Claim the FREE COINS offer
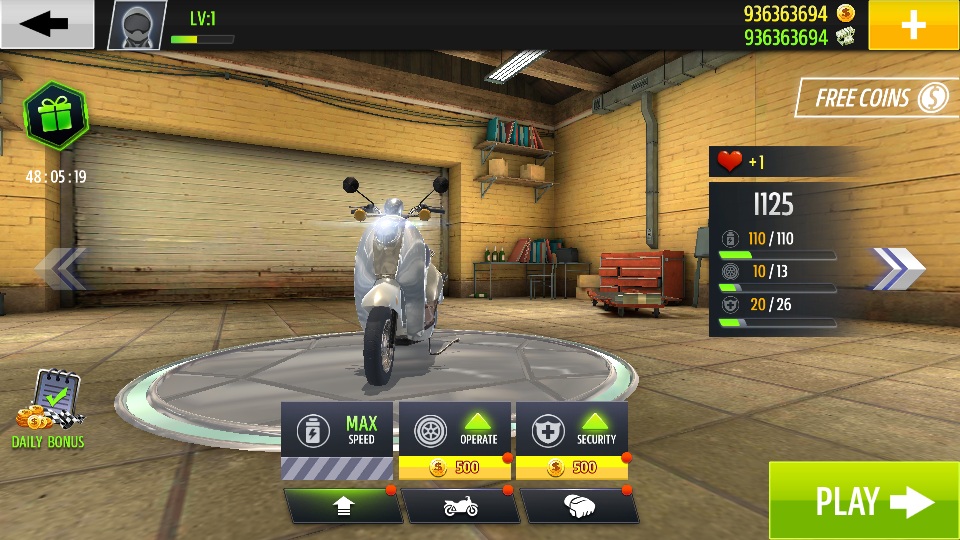The image size is (960, 540). point(877,98)
